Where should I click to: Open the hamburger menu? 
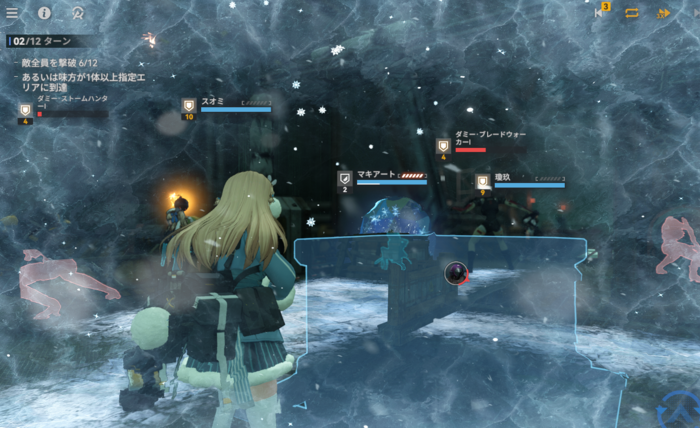coord(12,13)
